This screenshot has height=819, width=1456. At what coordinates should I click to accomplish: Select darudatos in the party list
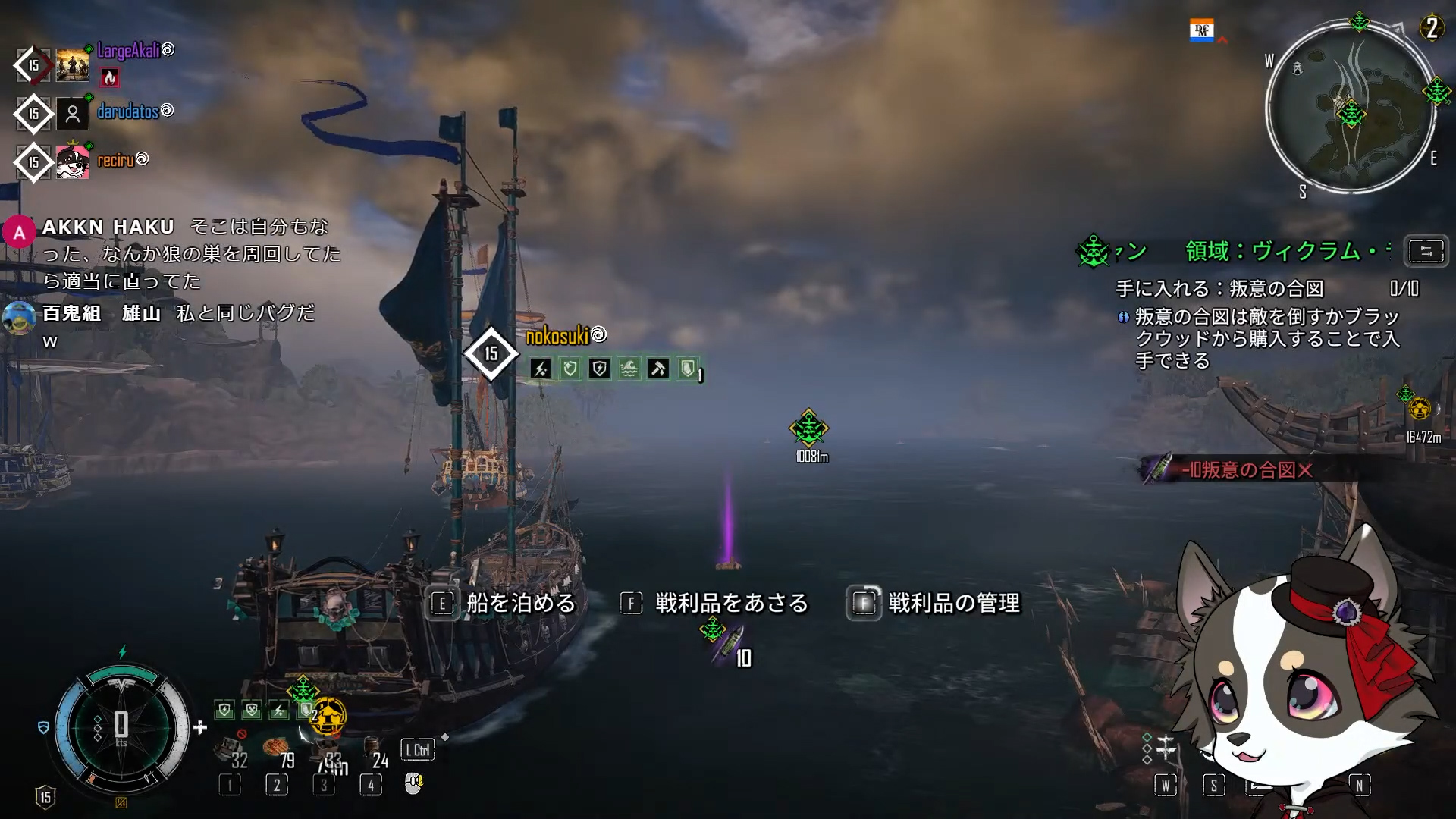pos(127,111)
